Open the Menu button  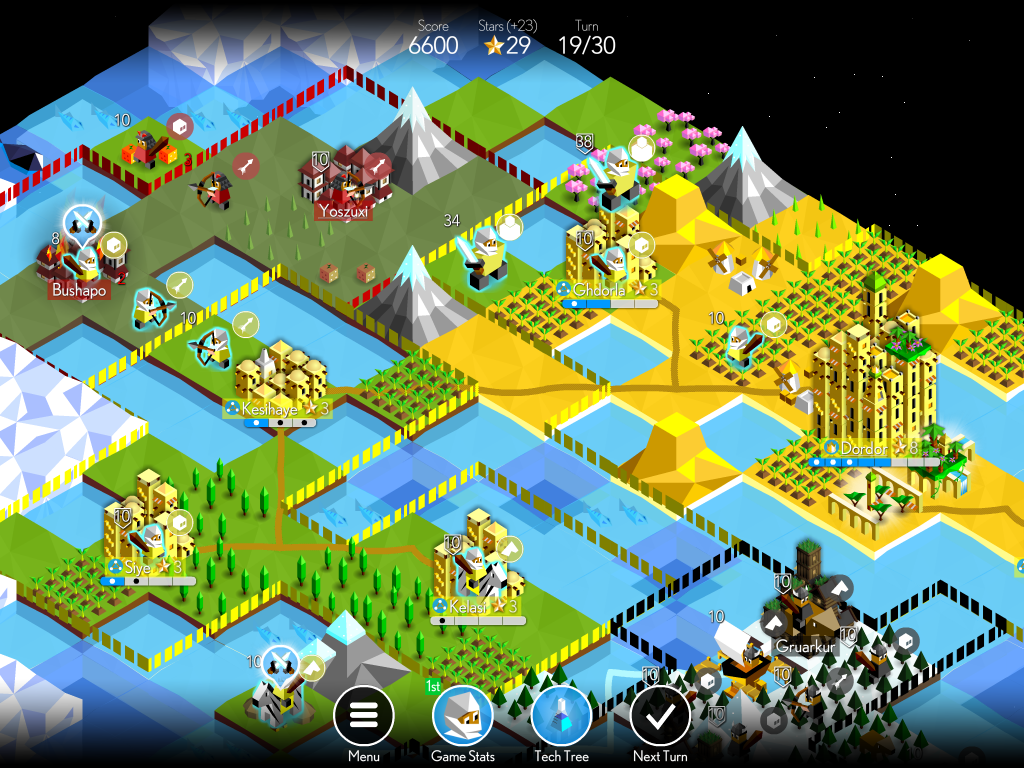point(363,717)
